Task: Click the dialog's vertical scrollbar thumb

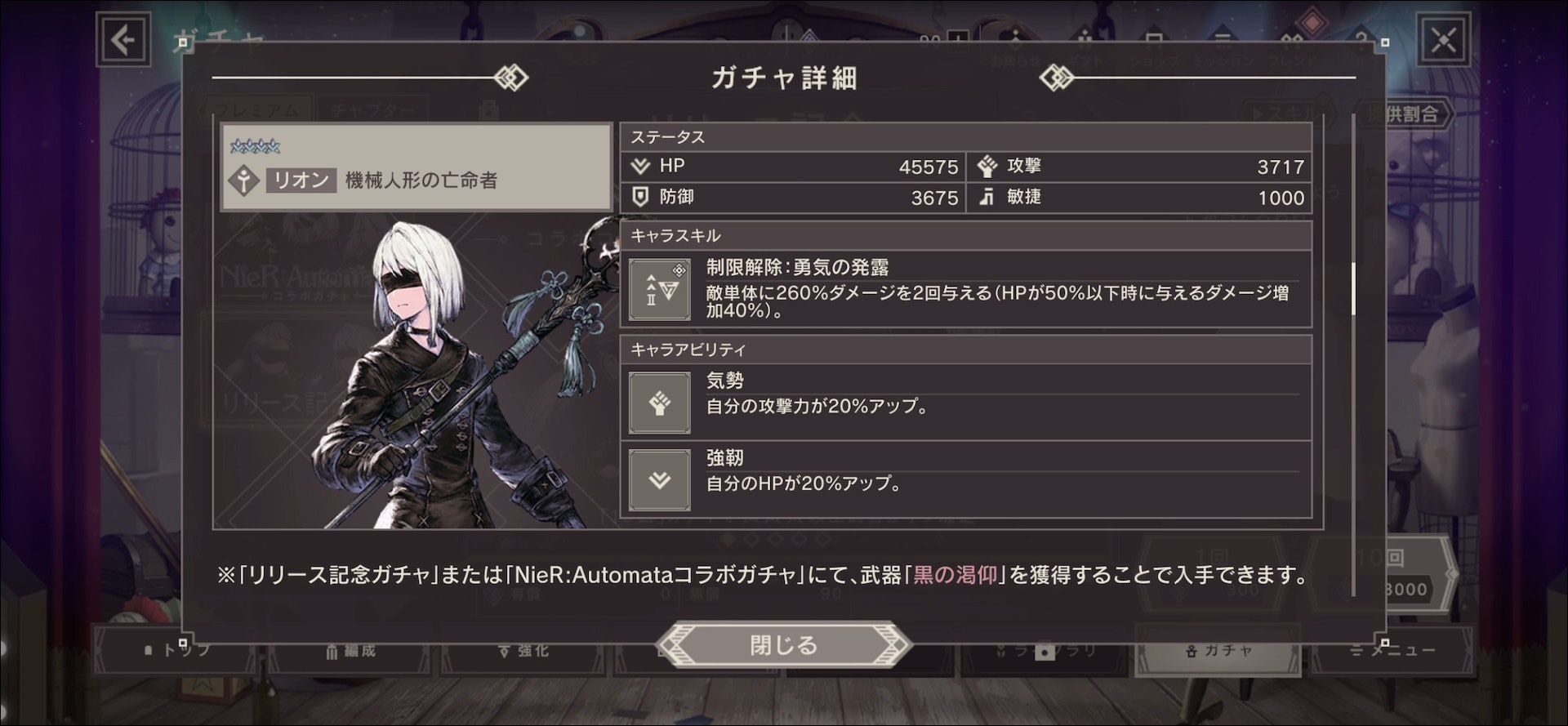Action: [1353, 288]
